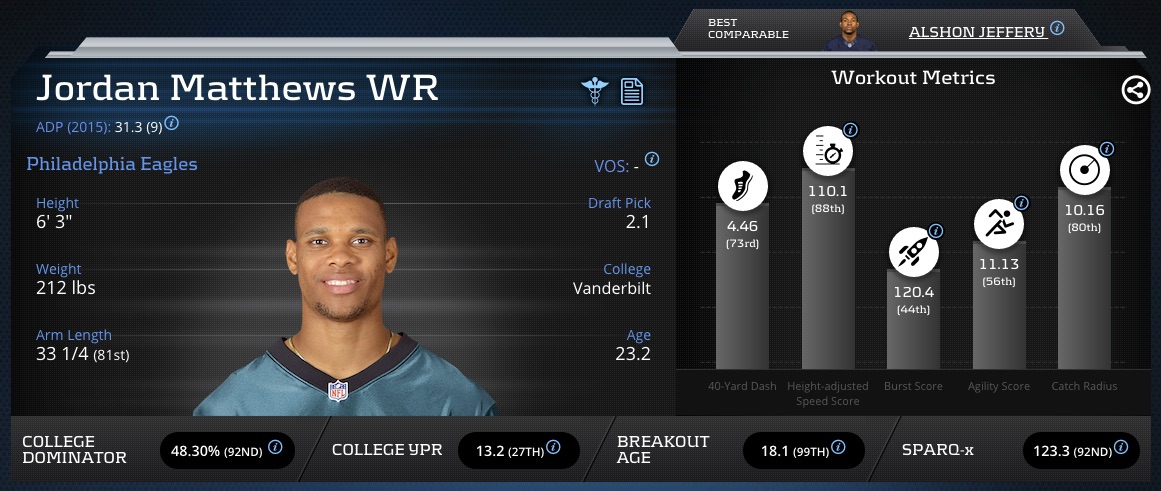Show info for VOS
Image resolution: width=1161 pixels, height=491 pixels.
[x=652, y=159]
